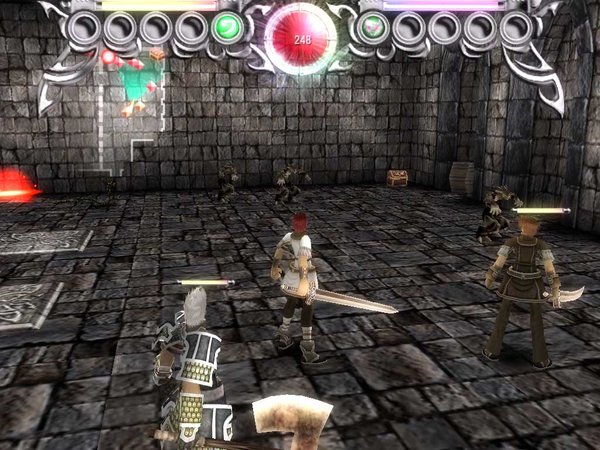Click the central red orb showing 248
Viewport: 600px width, 450px height.
(x=300, y=38)
